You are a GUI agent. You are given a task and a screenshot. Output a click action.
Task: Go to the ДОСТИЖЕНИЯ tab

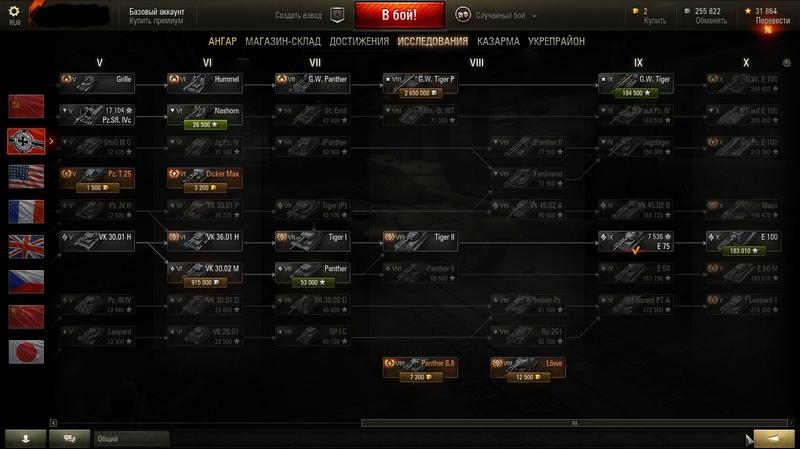(x=358, y=42)
